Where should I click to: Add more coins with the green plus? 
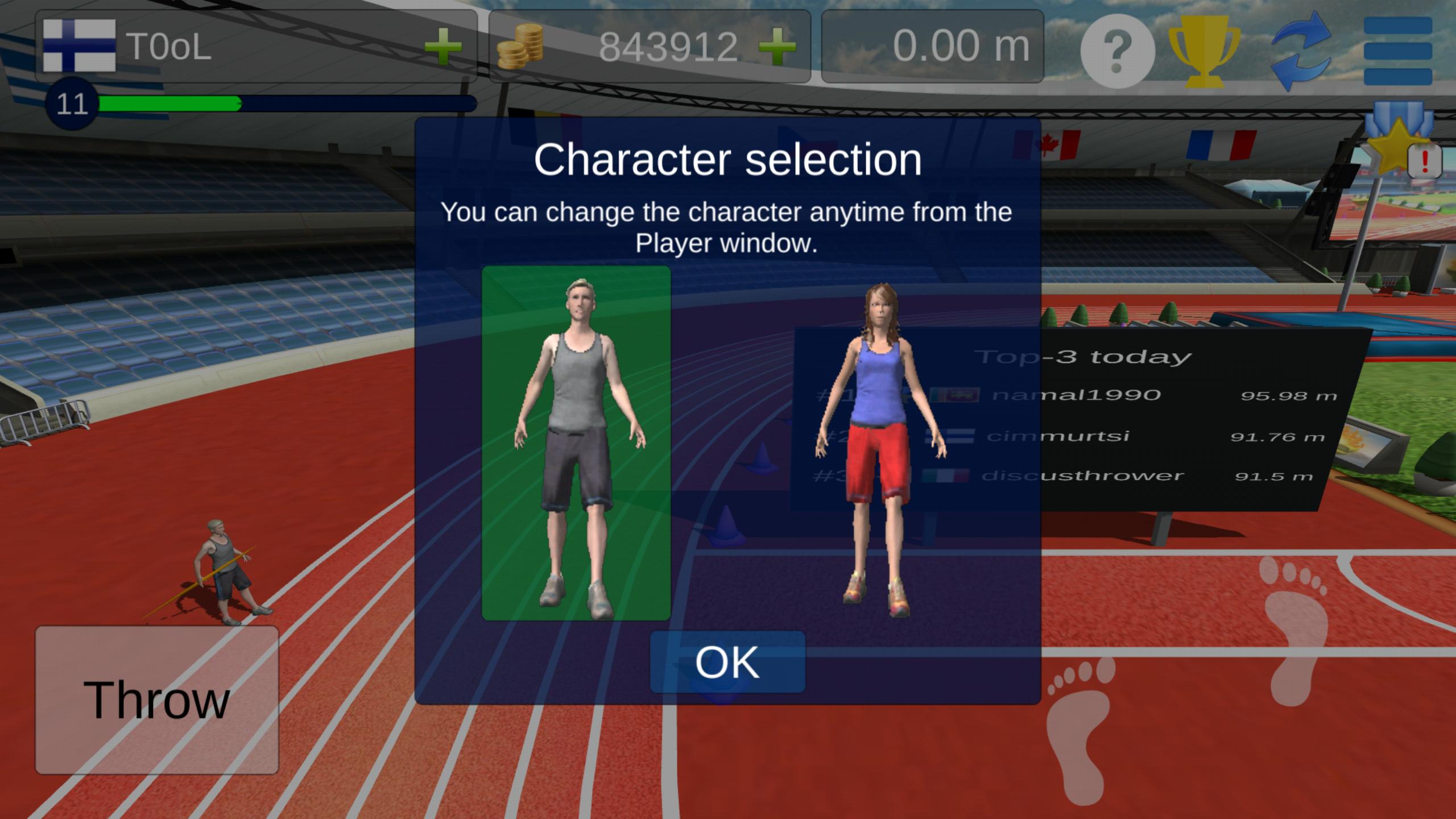pyautogui.click(x=777, y=46)
